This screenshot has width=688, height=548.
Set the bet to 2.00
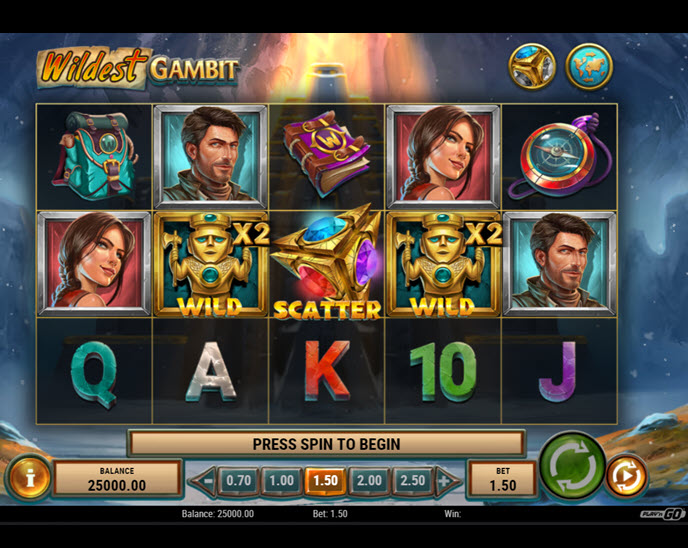click(369, 480)
